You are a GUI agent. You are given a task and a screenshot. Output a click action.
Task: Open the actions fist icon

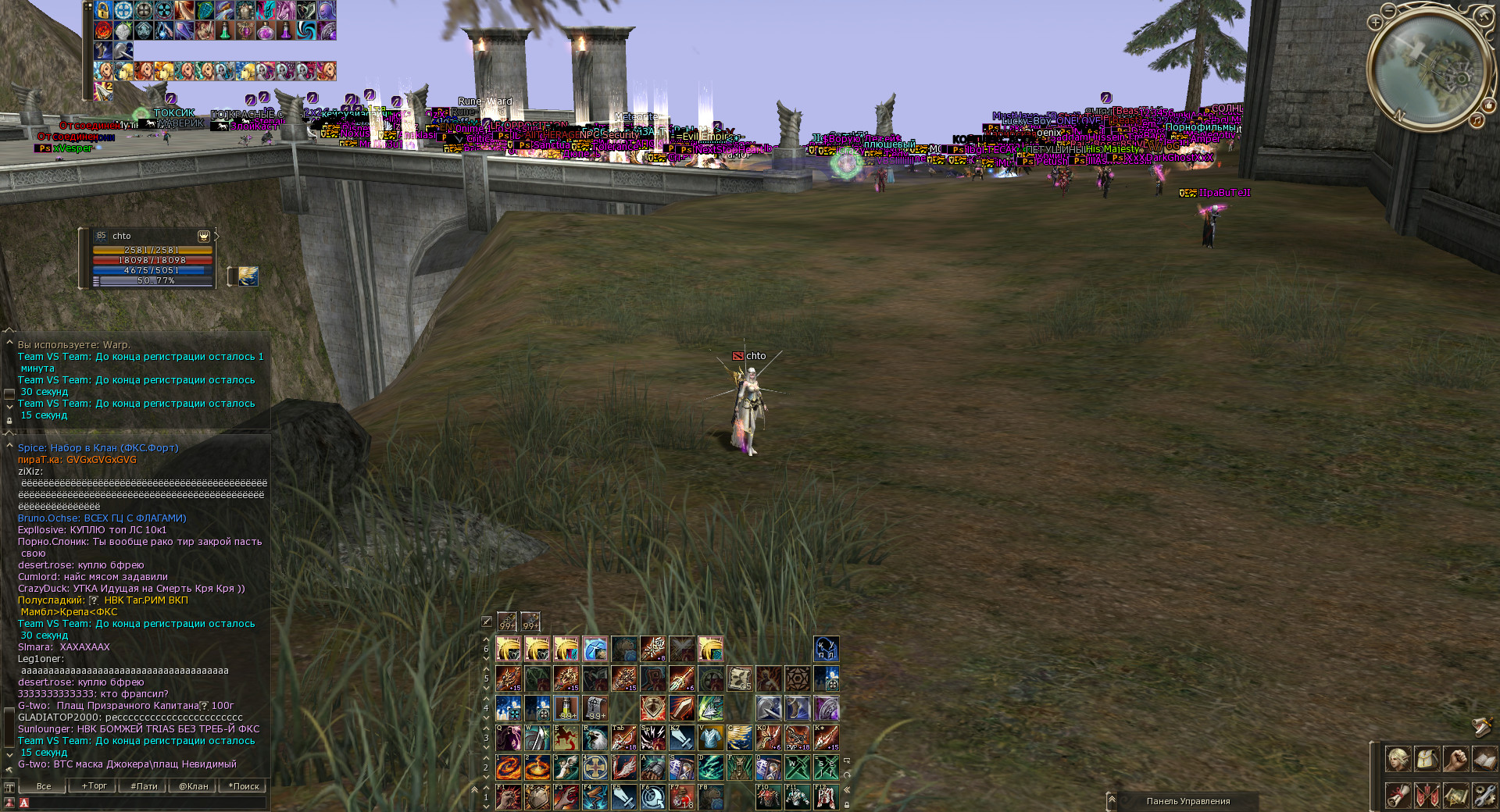tap(1455, 759)
